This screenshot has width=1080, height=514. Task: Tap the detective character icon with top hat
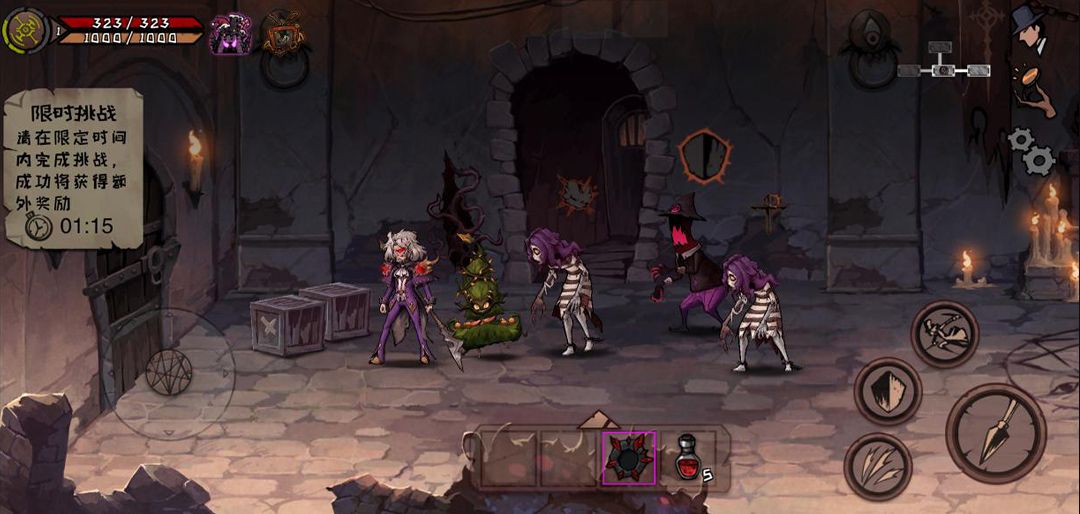[1029, 28]
